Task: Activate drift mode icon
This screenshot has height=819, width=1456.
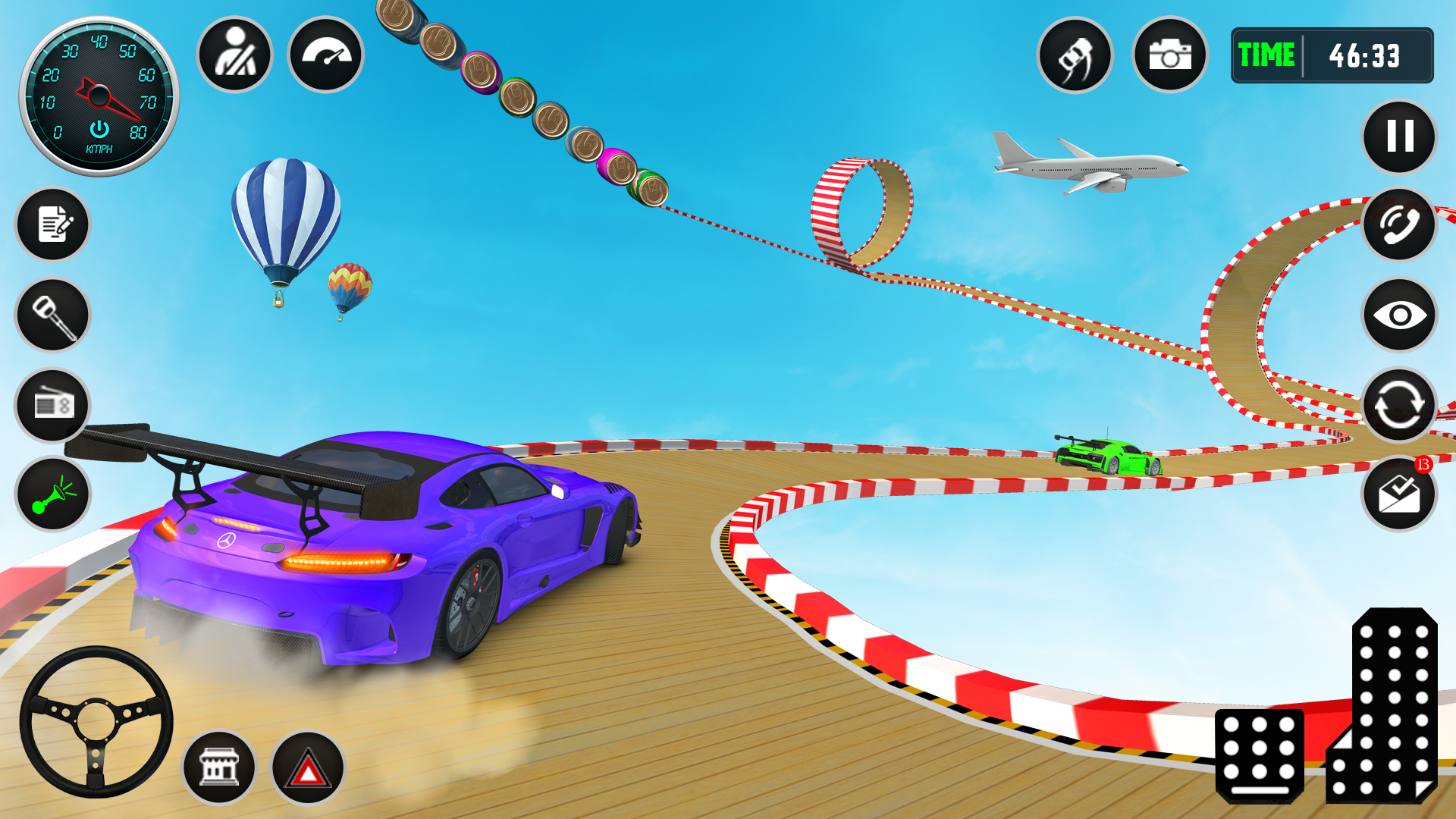Action: [1077, 55]
